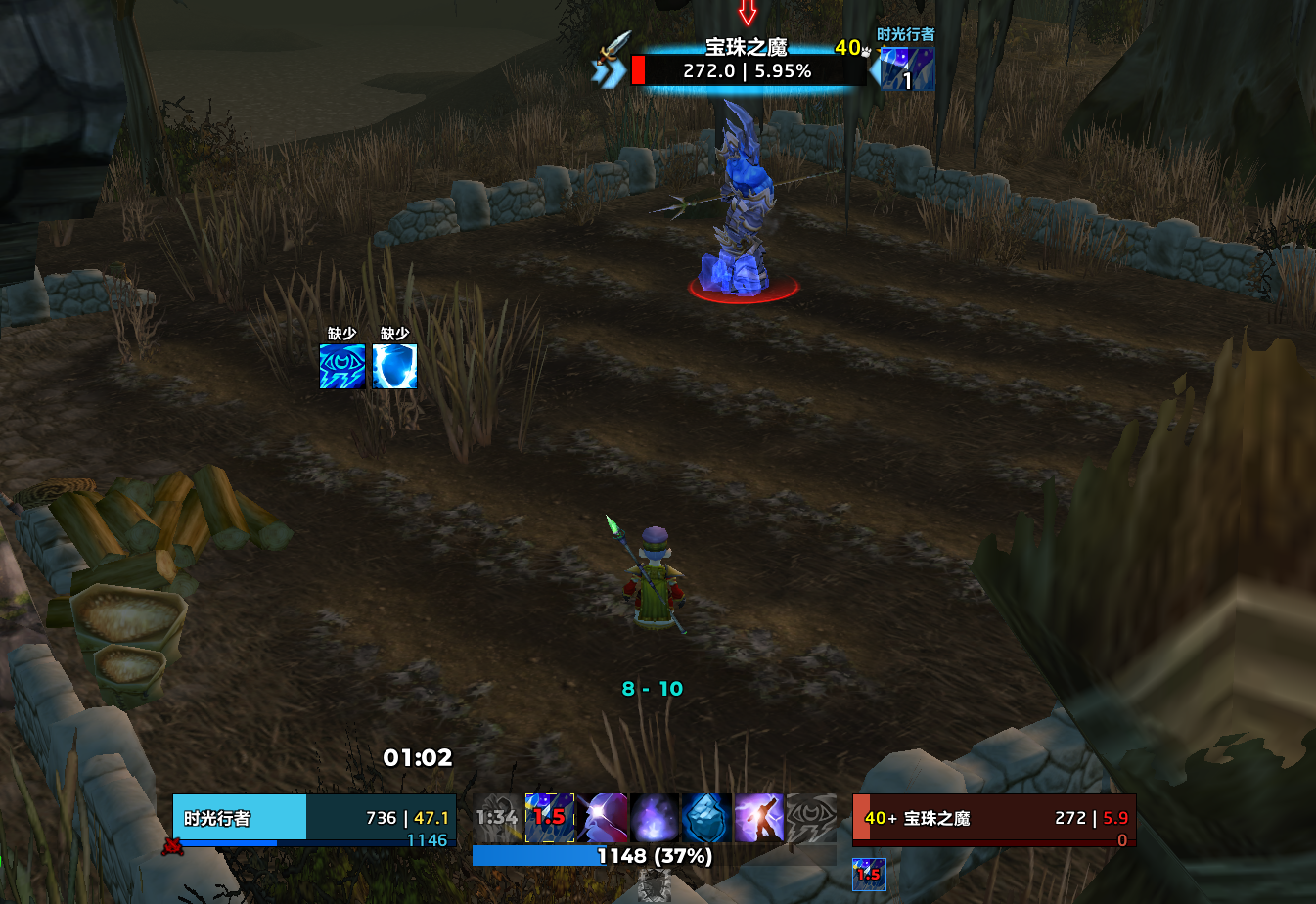Click the greyed-out eye ability icon
The height and width of the screenshot is (904, 1316).
pyautogui.click(x=811, y=818)
